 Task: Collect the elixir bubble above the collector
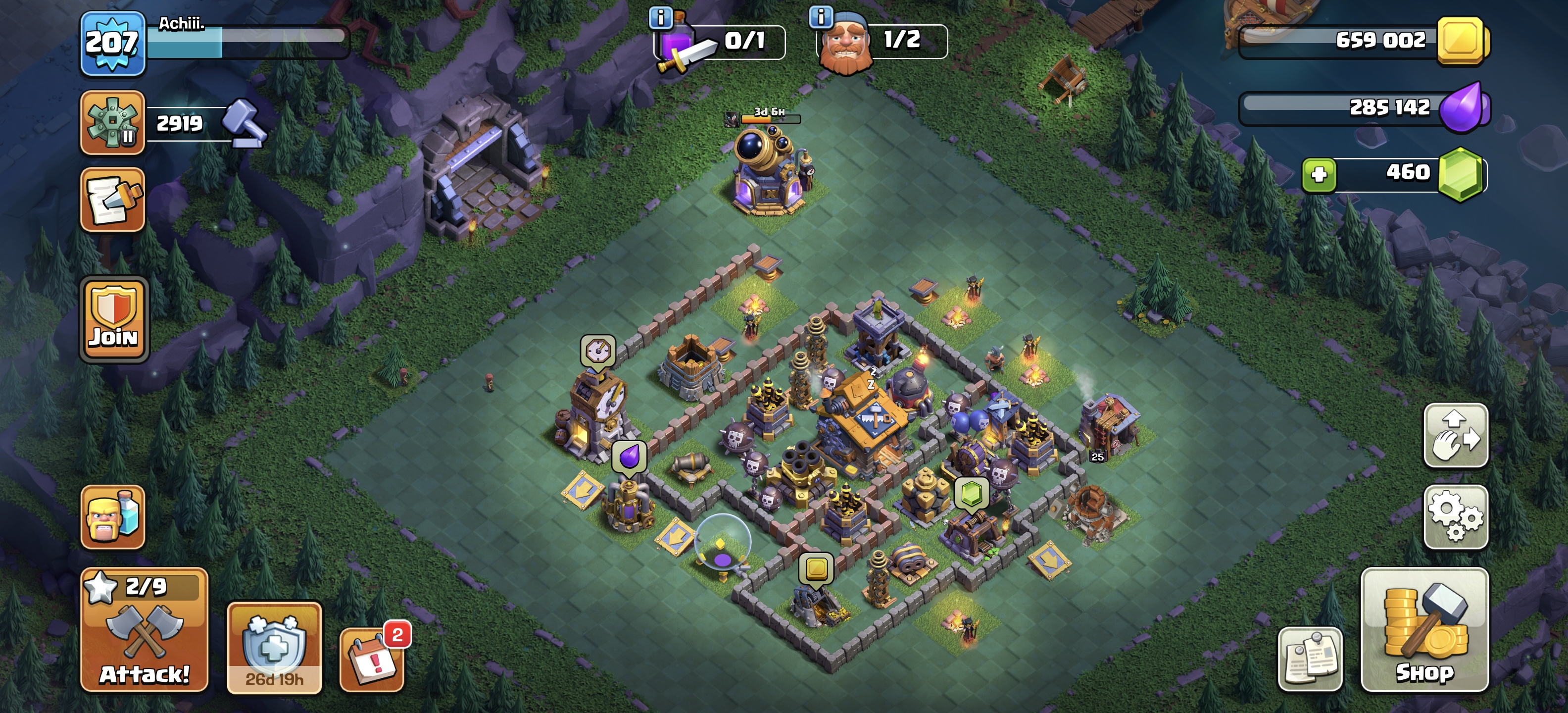click(x=629, y=456)
